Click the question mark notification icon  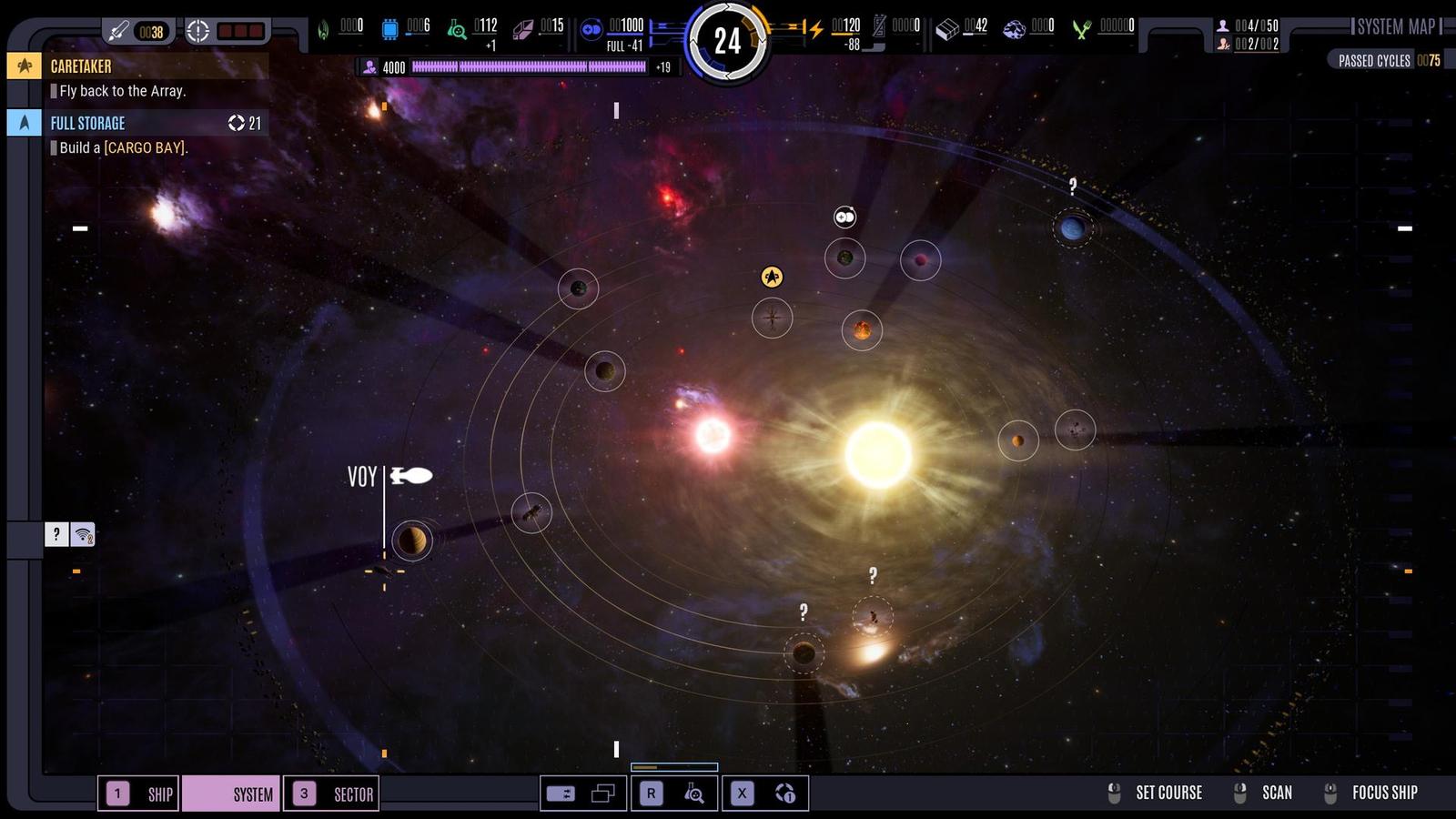pyautogui.click(x=56, y=534)
